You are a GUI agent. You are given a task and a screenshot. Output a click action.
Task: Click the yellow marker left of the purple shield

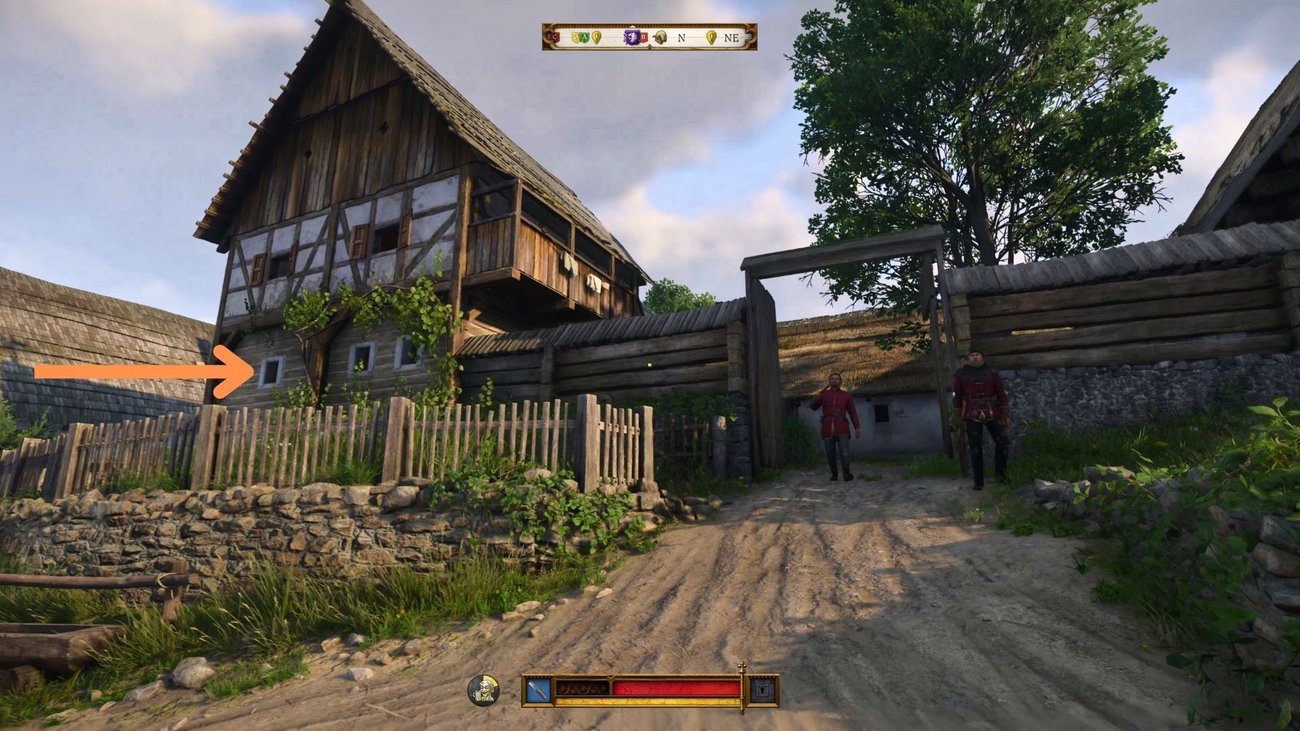click(596, 37)
